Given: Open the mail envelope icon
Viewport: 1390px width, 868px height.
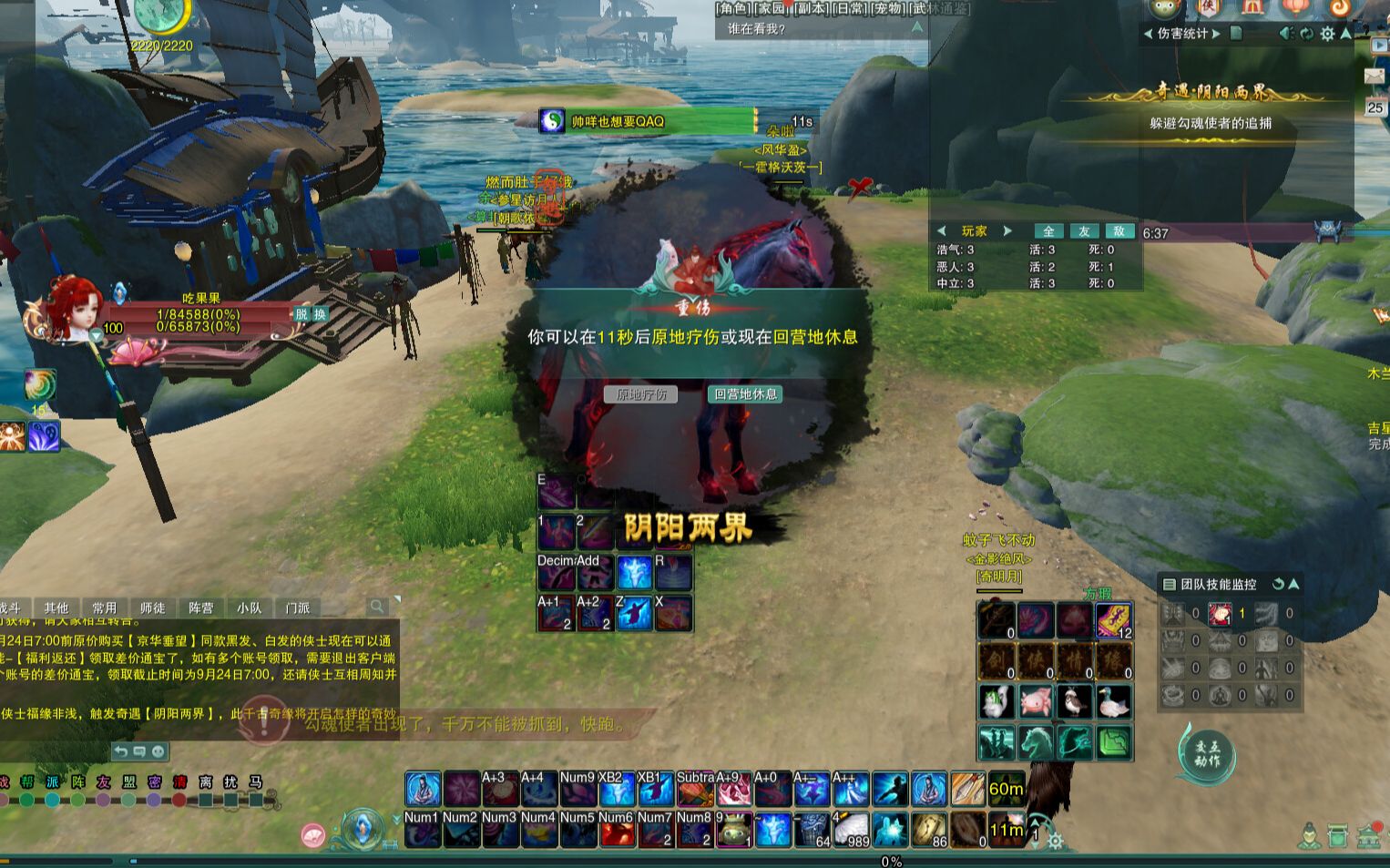Looking at the screenshot, I should coord(1375,77).
